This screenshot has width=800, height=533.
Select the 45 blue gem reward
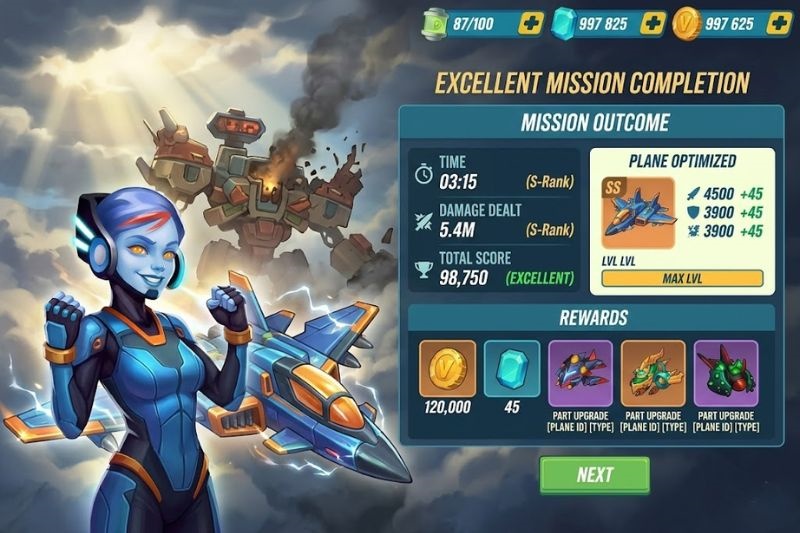tap(512, 368)
